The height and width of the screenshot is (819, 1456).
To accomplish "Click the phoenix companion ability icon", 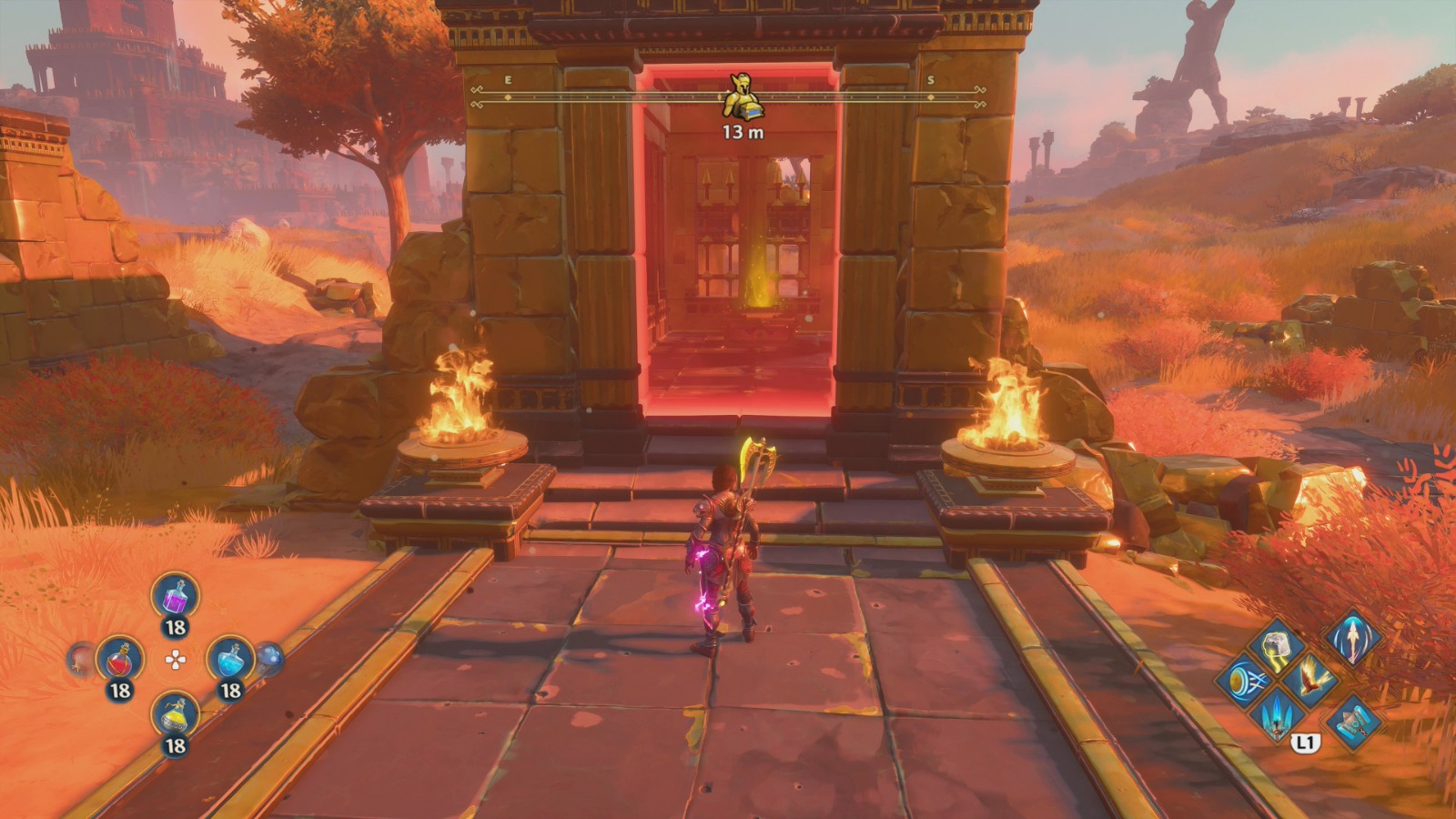I will pyautogui.click(x=1311, y=680).
